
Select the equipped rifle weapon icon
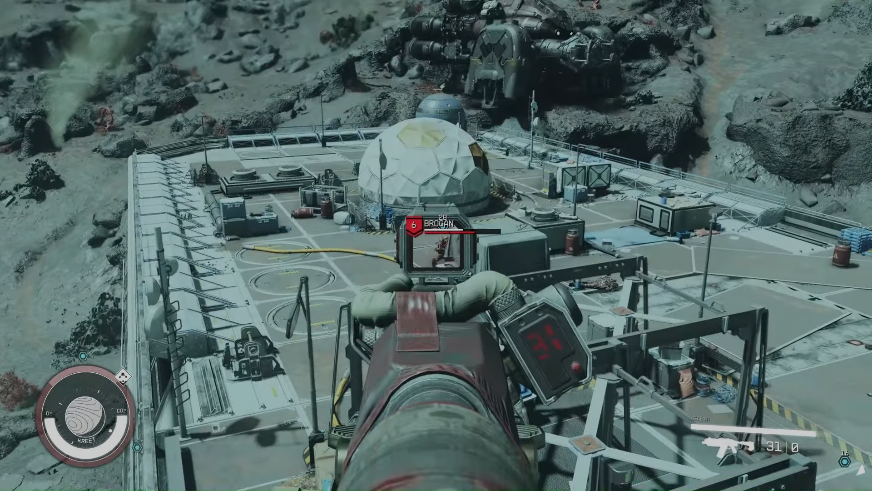coord(729,446)
